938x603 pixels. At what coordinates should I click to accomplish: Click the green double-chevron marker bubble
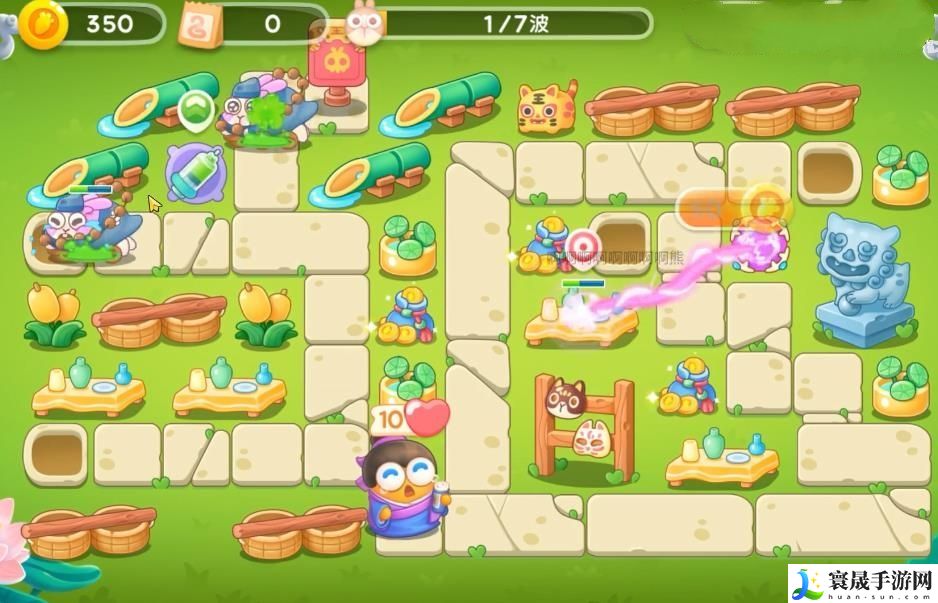point(198,107)
